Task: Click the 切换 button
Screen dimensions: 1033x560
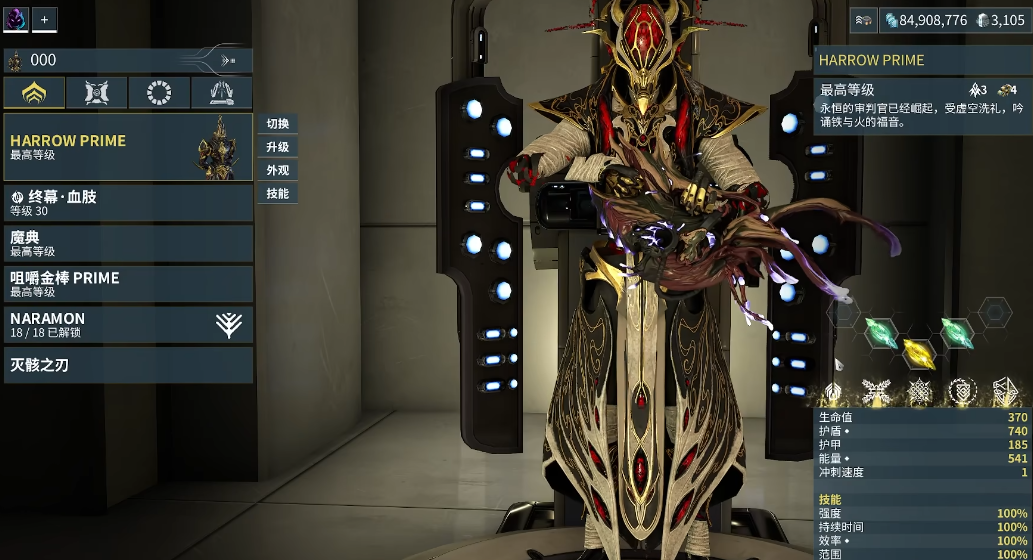Action: point(277,124)
